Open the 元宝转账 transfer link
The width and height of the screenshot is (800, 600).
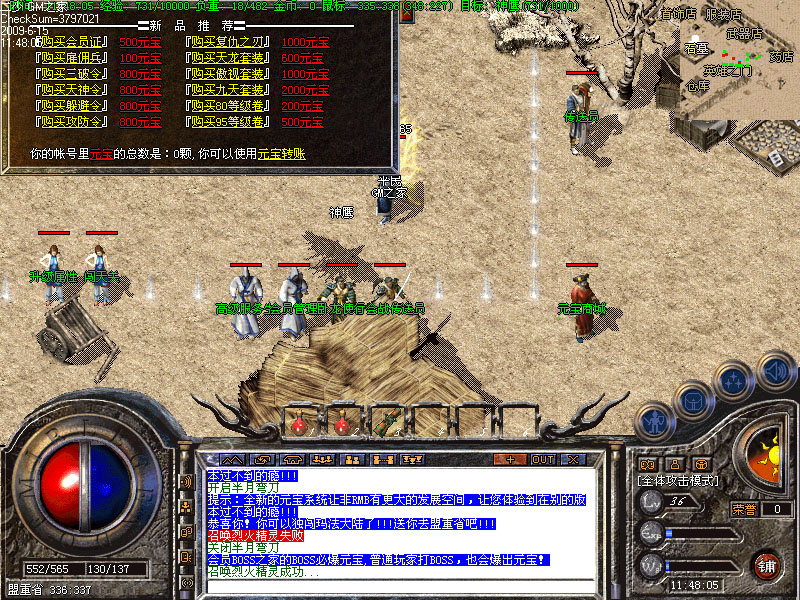[x=282, y=154]
